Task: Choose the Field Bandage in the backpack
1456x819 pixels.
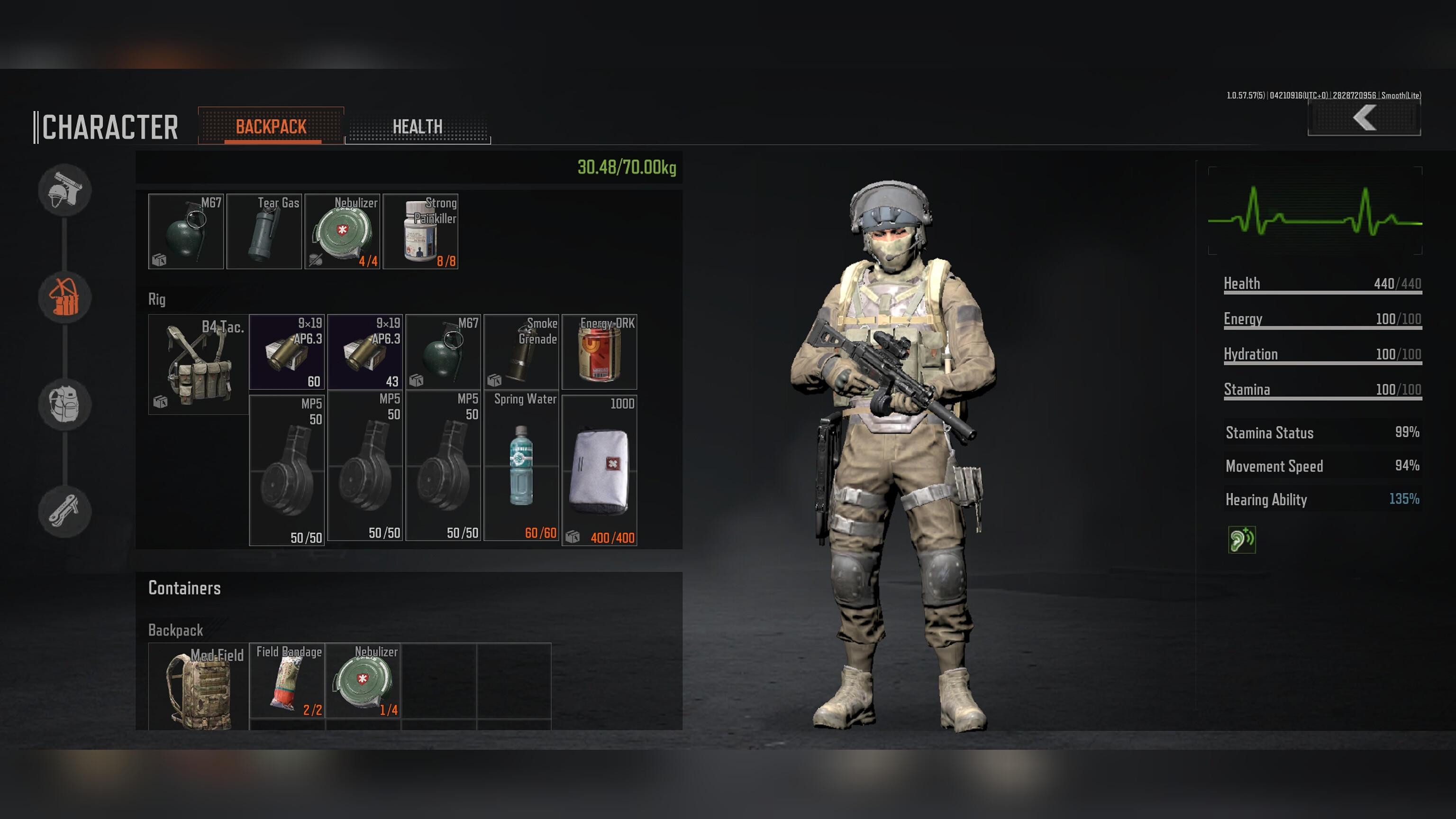Action: coord(287,681)
